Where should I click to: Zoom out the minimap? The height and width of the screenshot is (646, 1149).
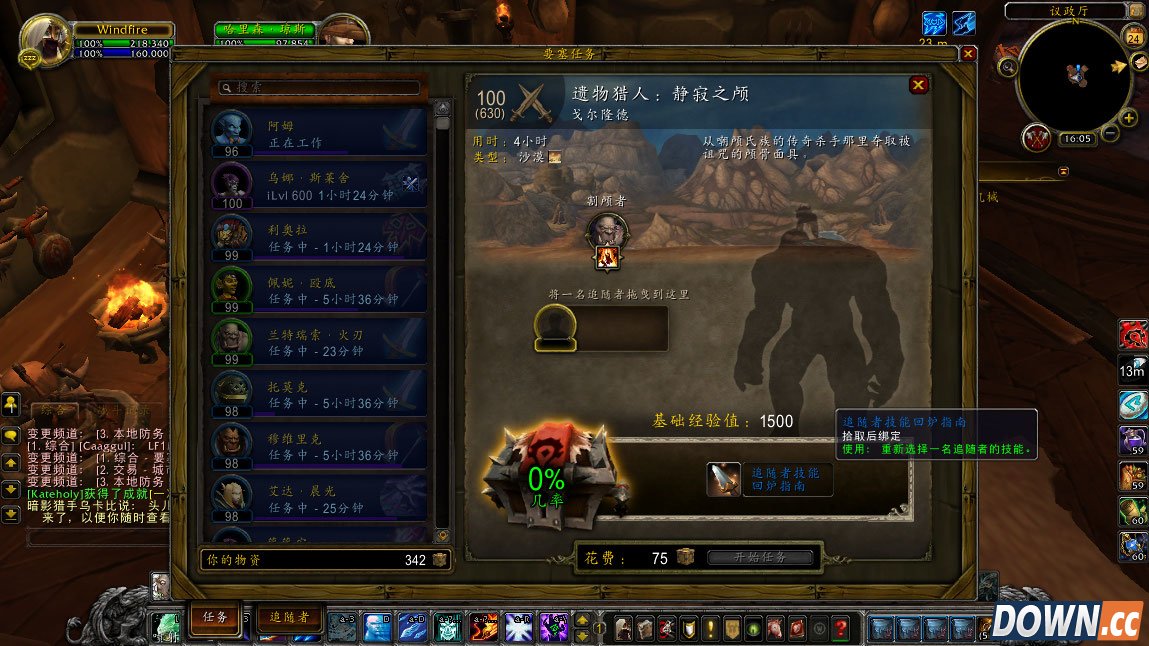pos(1109,136)
